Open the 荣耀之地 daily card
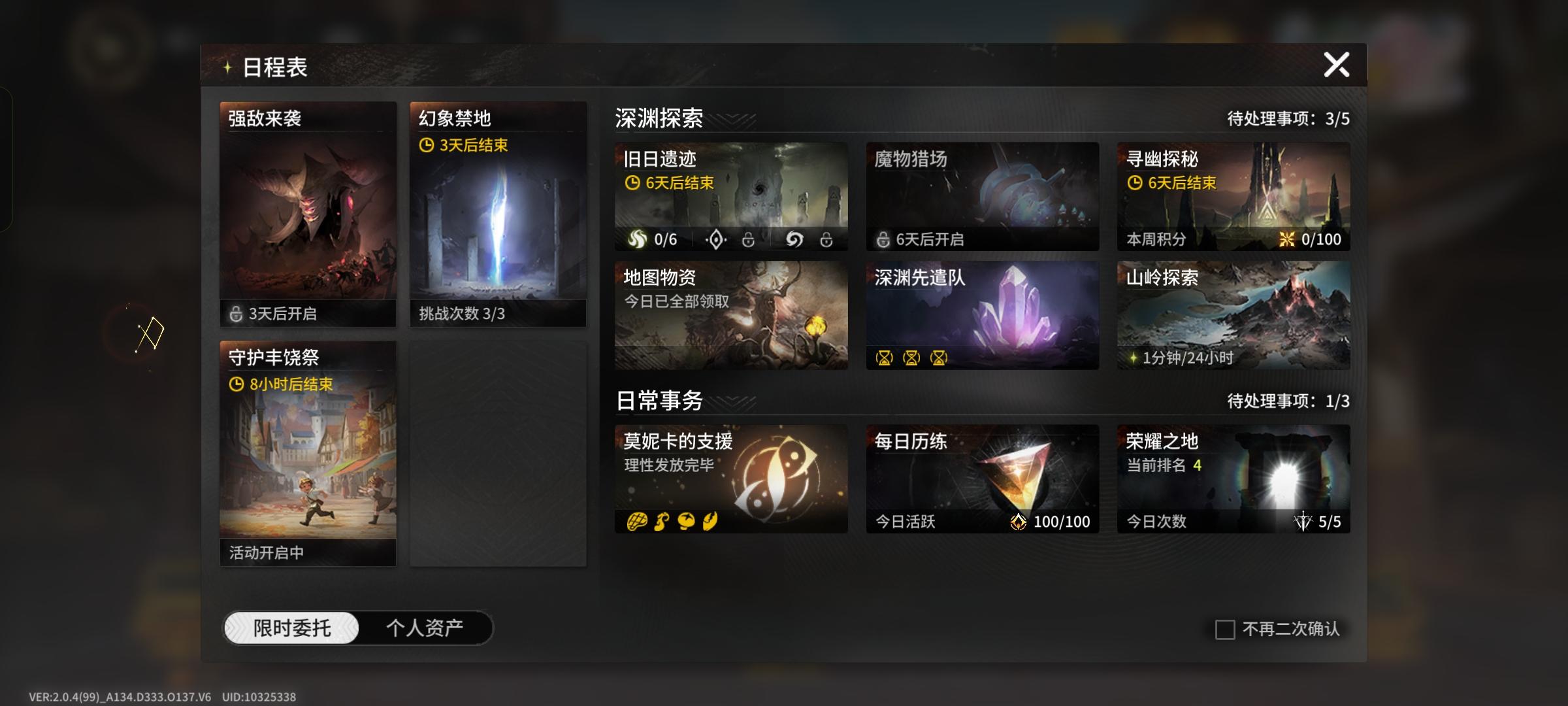Screen dimensions: 1568x706 tap(1233, 477)
